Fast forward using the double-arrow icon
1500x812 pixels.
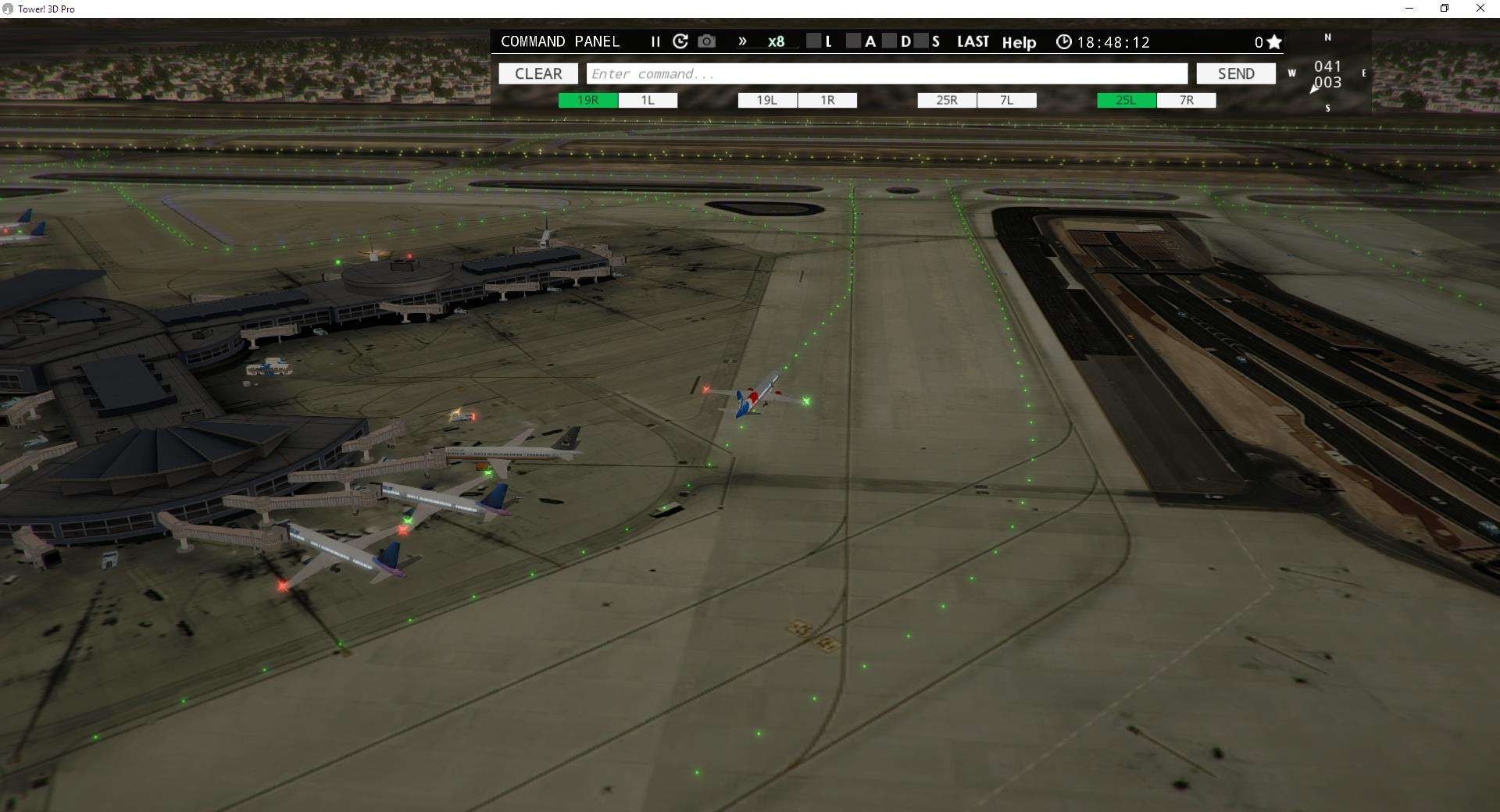742,42
